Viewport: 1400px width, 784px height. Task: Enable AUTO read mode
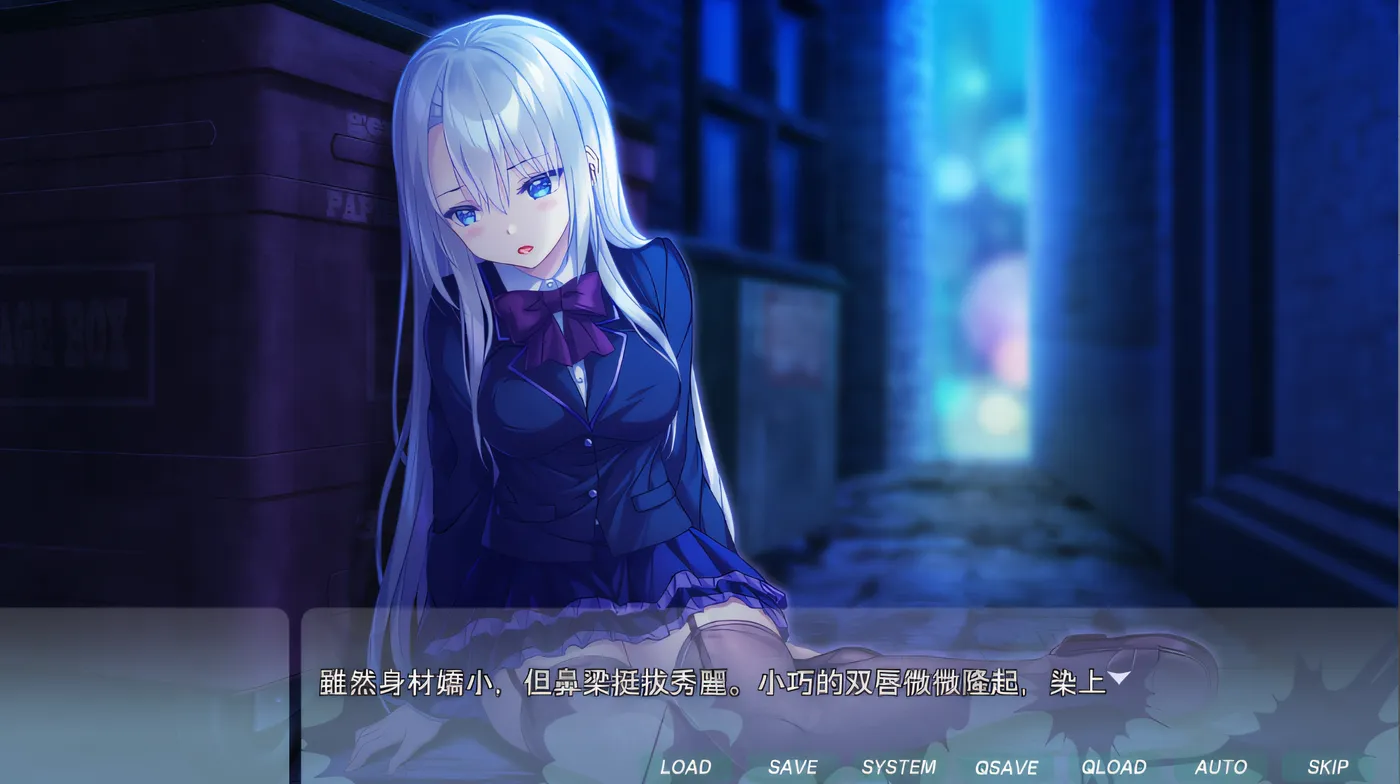1221,767
